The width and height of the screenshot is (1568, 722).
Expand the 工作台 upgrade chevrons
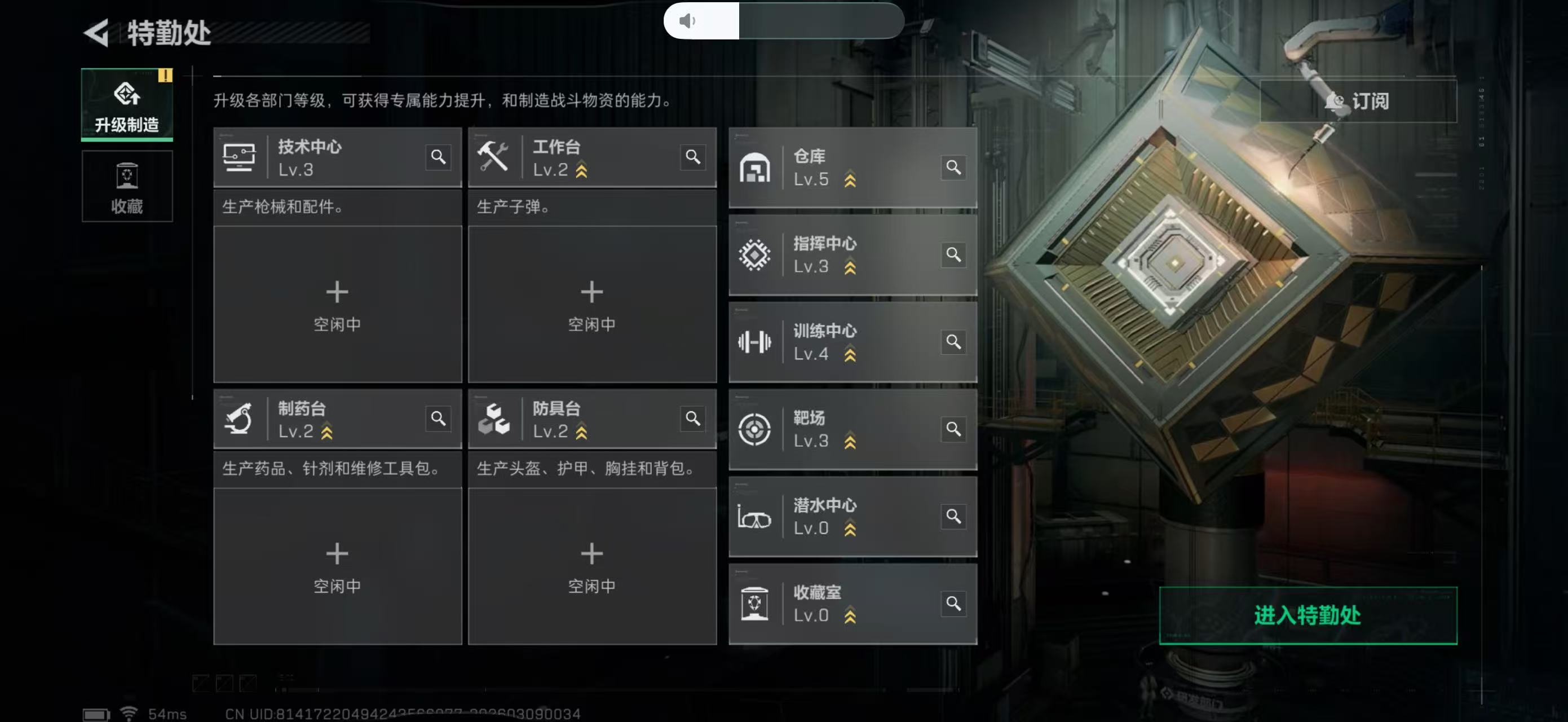tap(580, 171)
